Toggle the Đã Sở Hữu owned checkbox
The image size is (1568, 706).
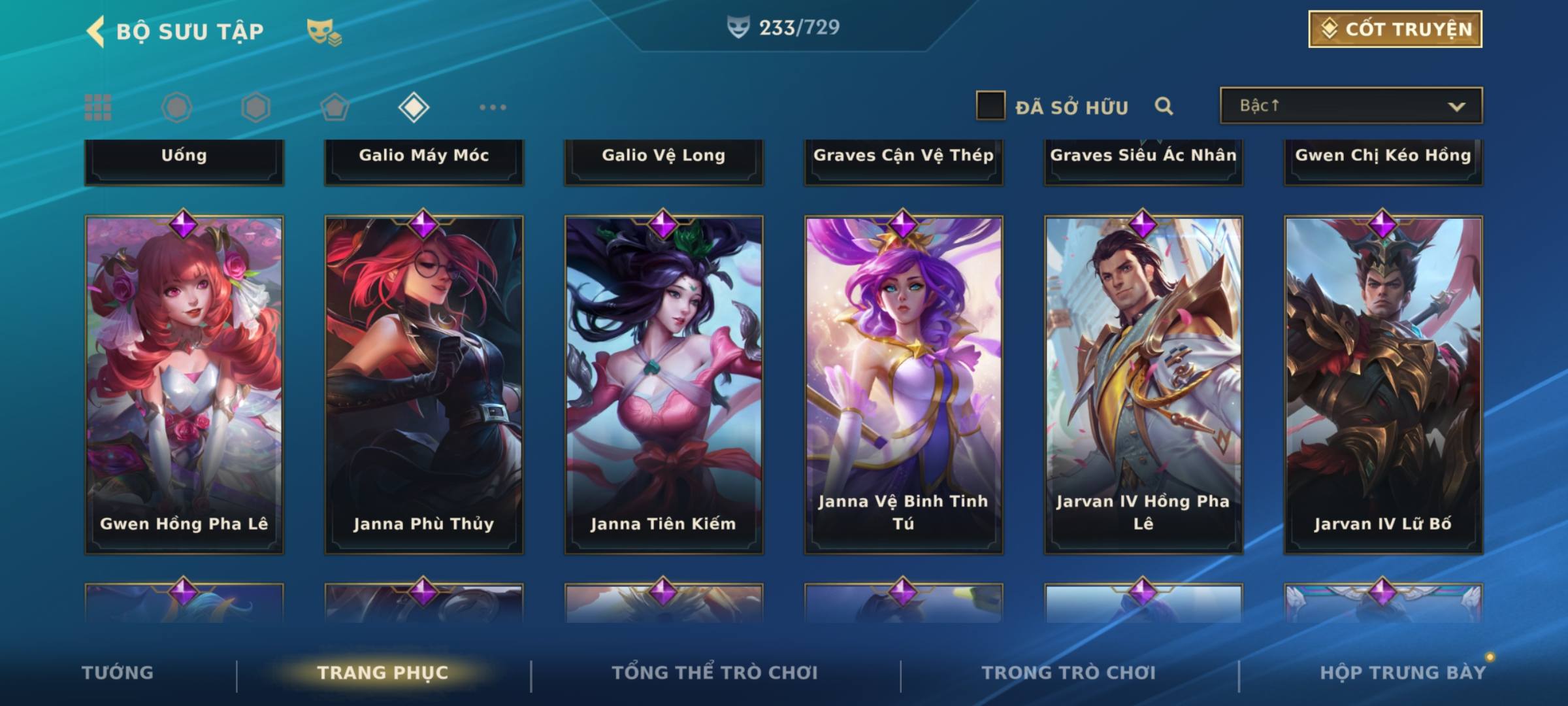(x=990, y=106)
